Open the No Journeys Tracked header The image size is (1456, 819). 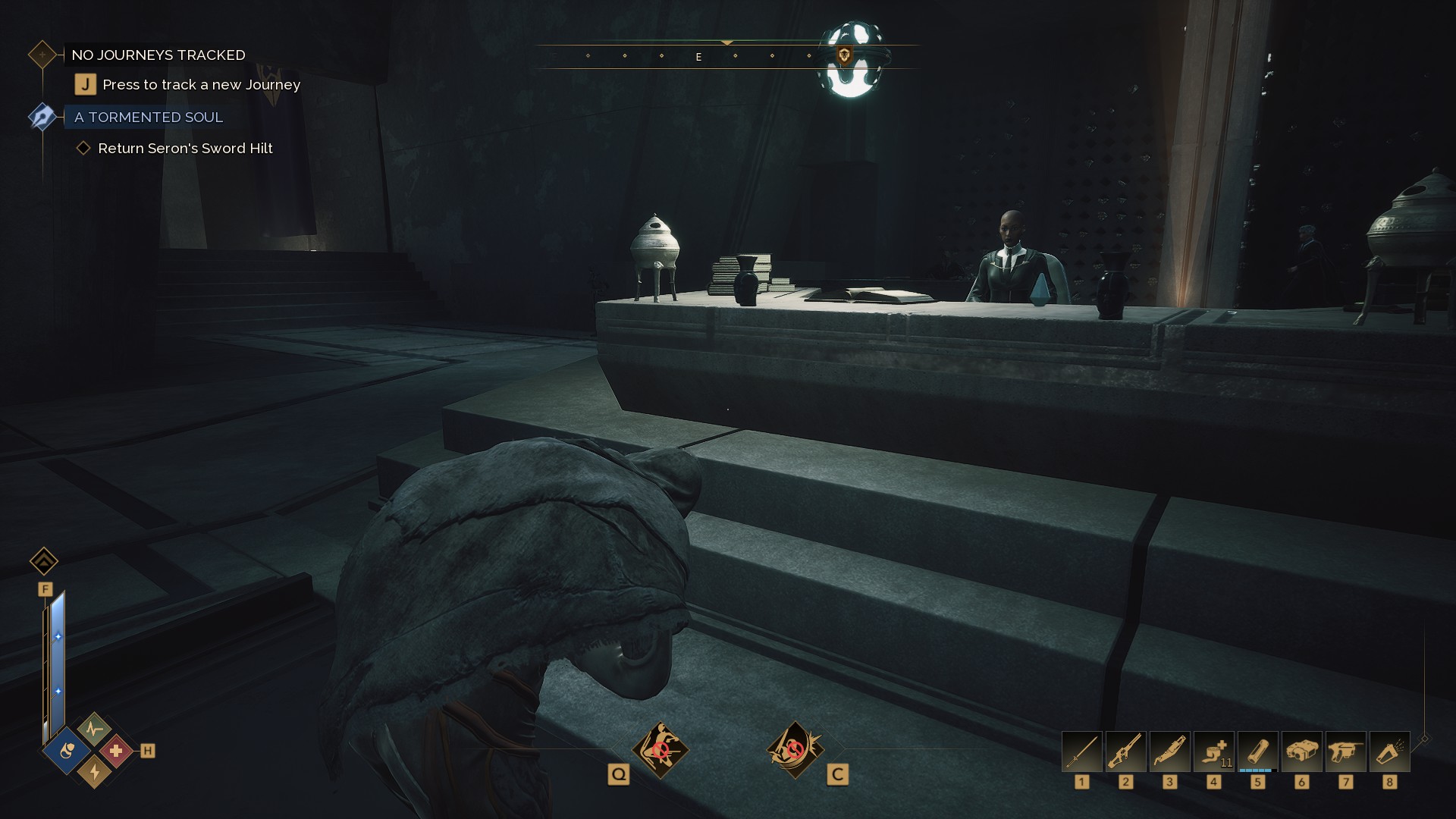coord(158,55)
